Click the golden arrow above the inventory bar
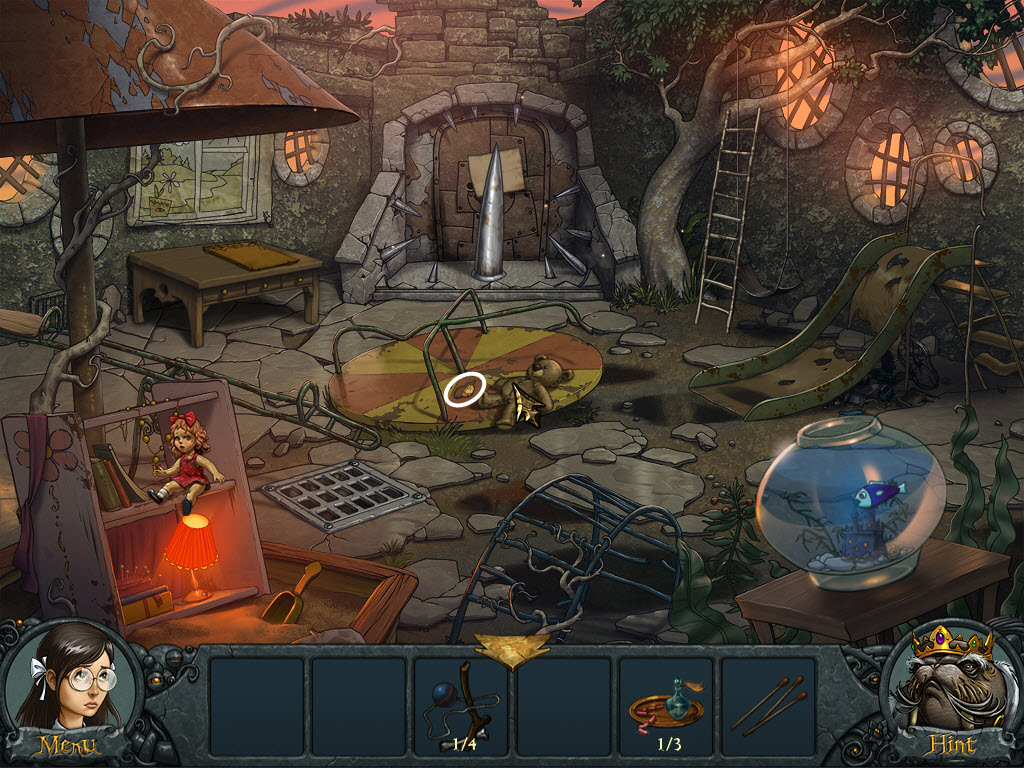The width and height of the screenshot is (1024, 768). [511, 648]
